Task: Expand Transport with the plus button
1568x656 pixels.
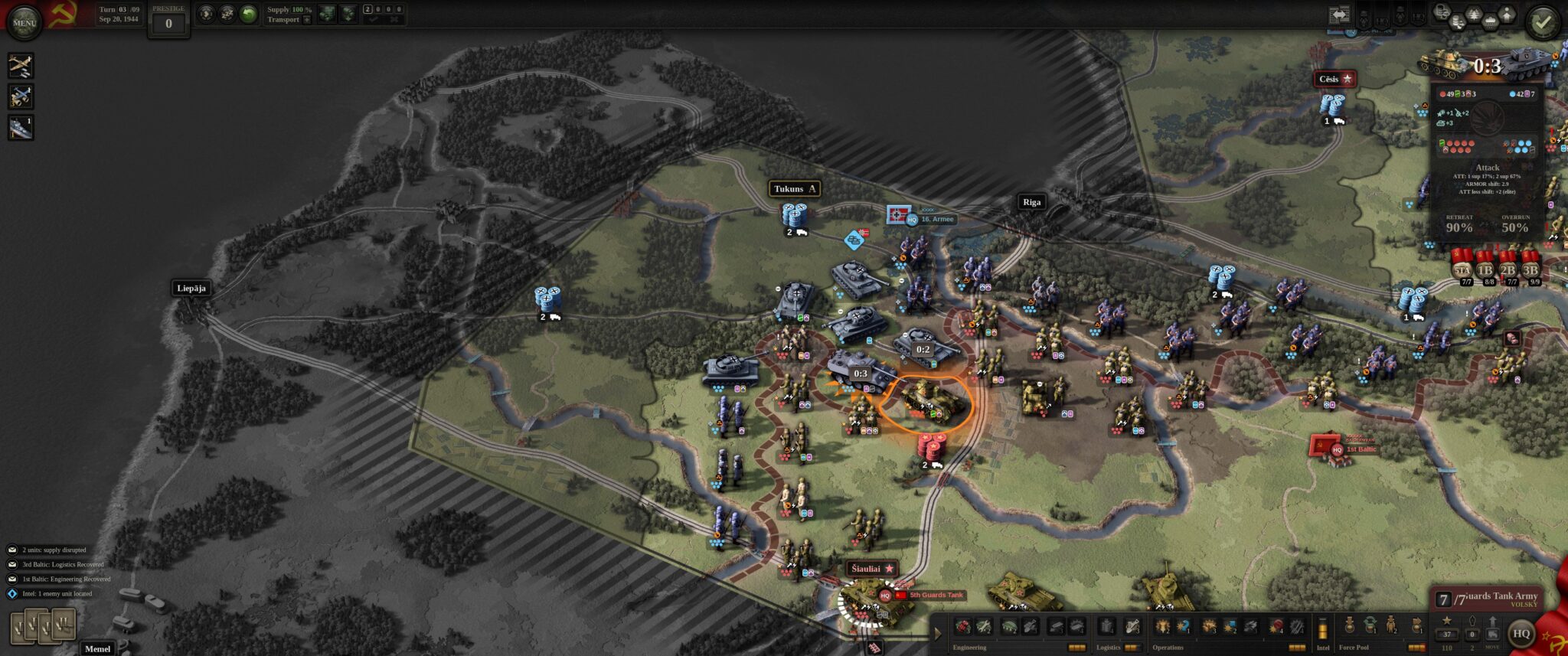Action: click(308, 20)
